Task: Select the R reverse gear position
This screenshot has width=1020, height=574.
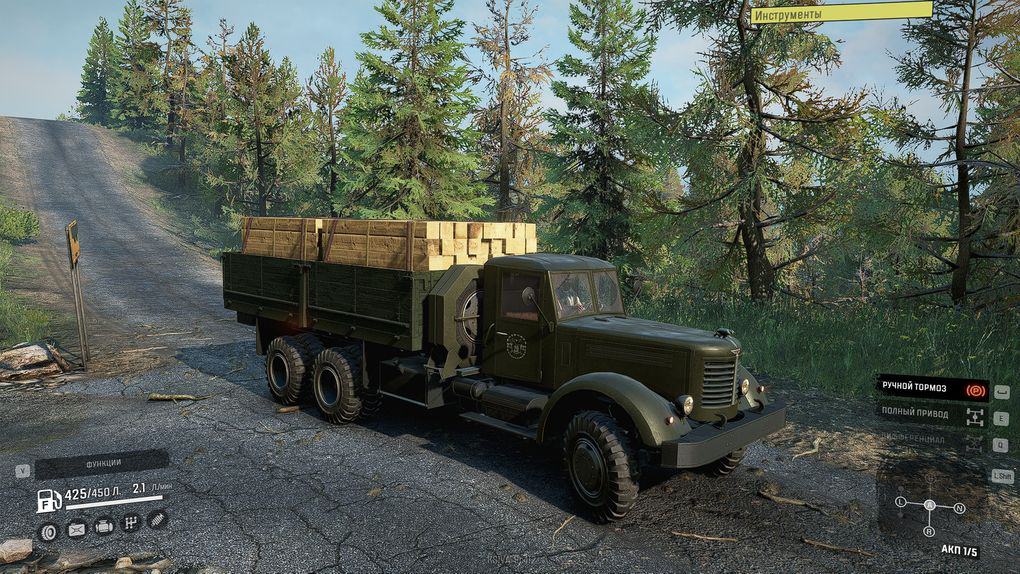Action: pyautogui.click(x=929, y=533)
